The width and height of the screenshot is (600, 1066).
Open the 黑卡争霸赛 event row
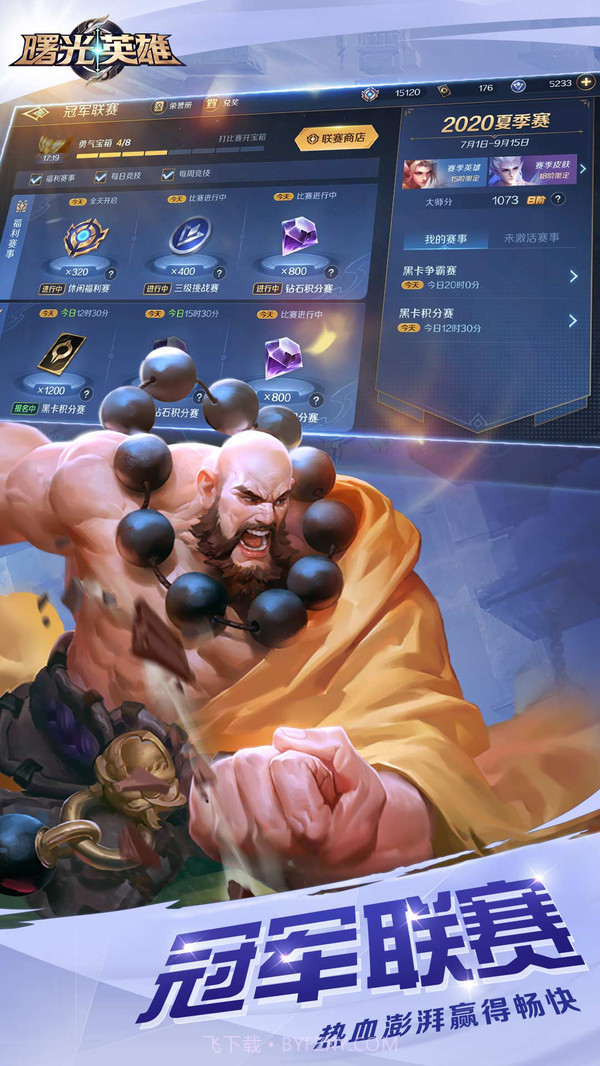[489, 277]
